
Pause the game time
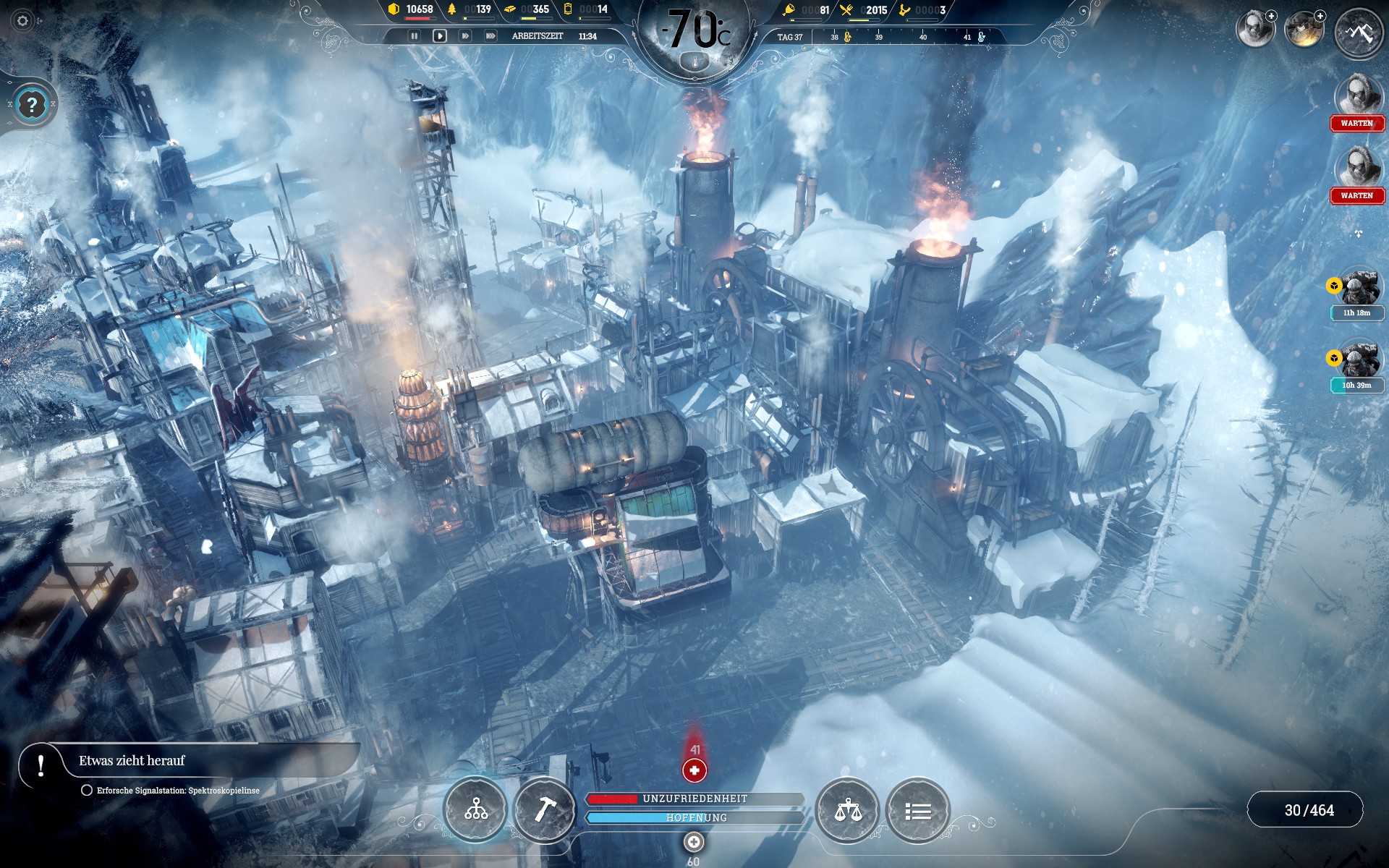tap(415, 35)
